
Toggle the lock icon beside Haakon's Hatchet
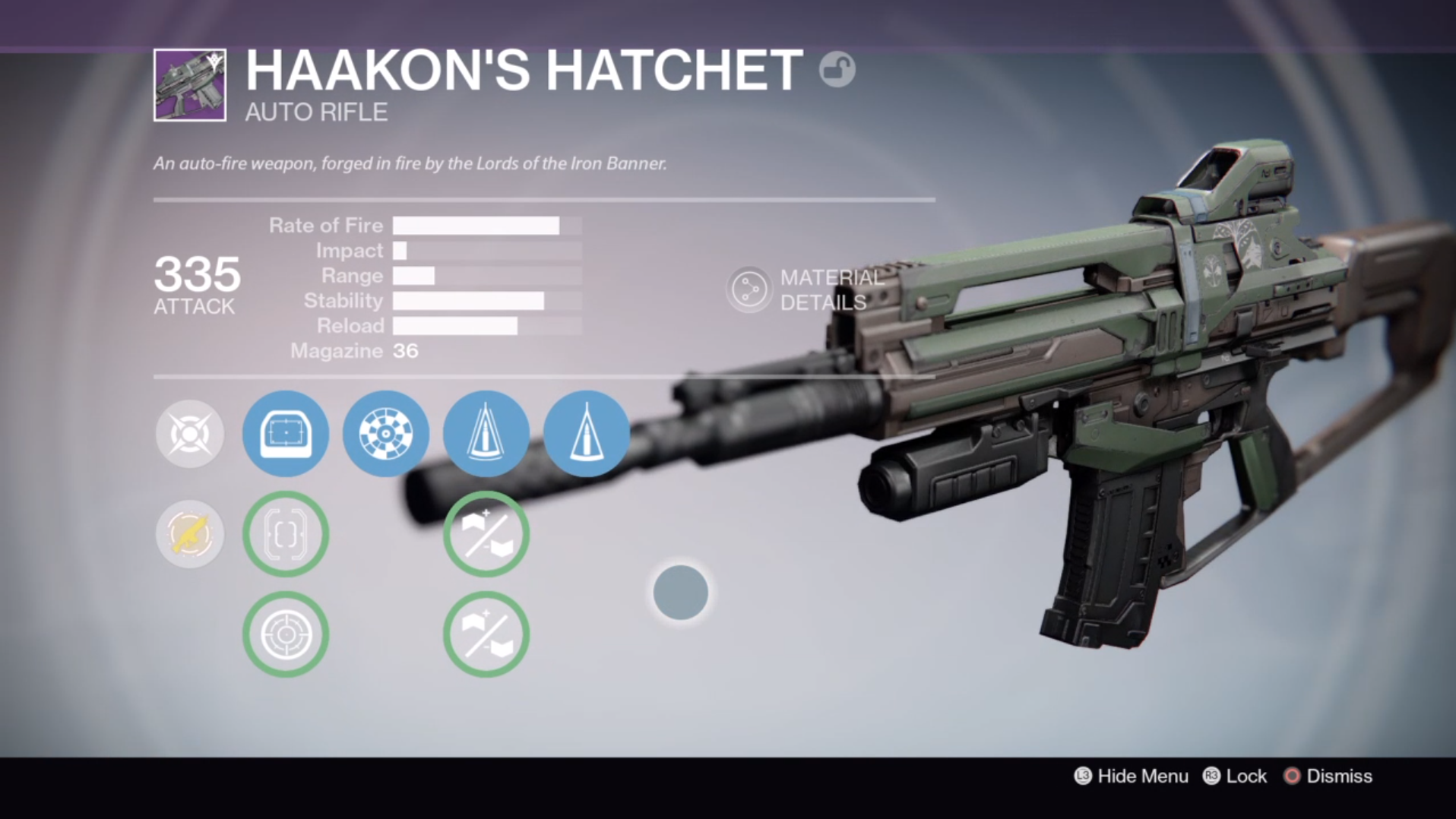click(x=837, y=70)
